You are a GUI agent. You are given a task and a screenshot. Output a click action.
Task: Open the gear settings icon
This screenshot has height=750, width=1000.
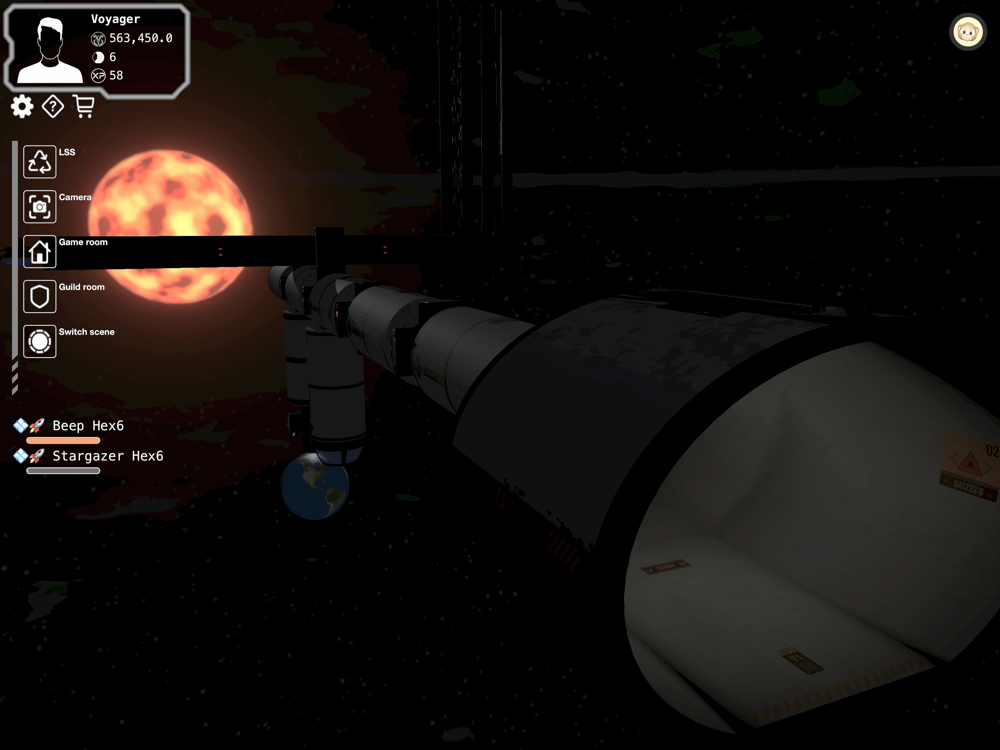point(22,106)
